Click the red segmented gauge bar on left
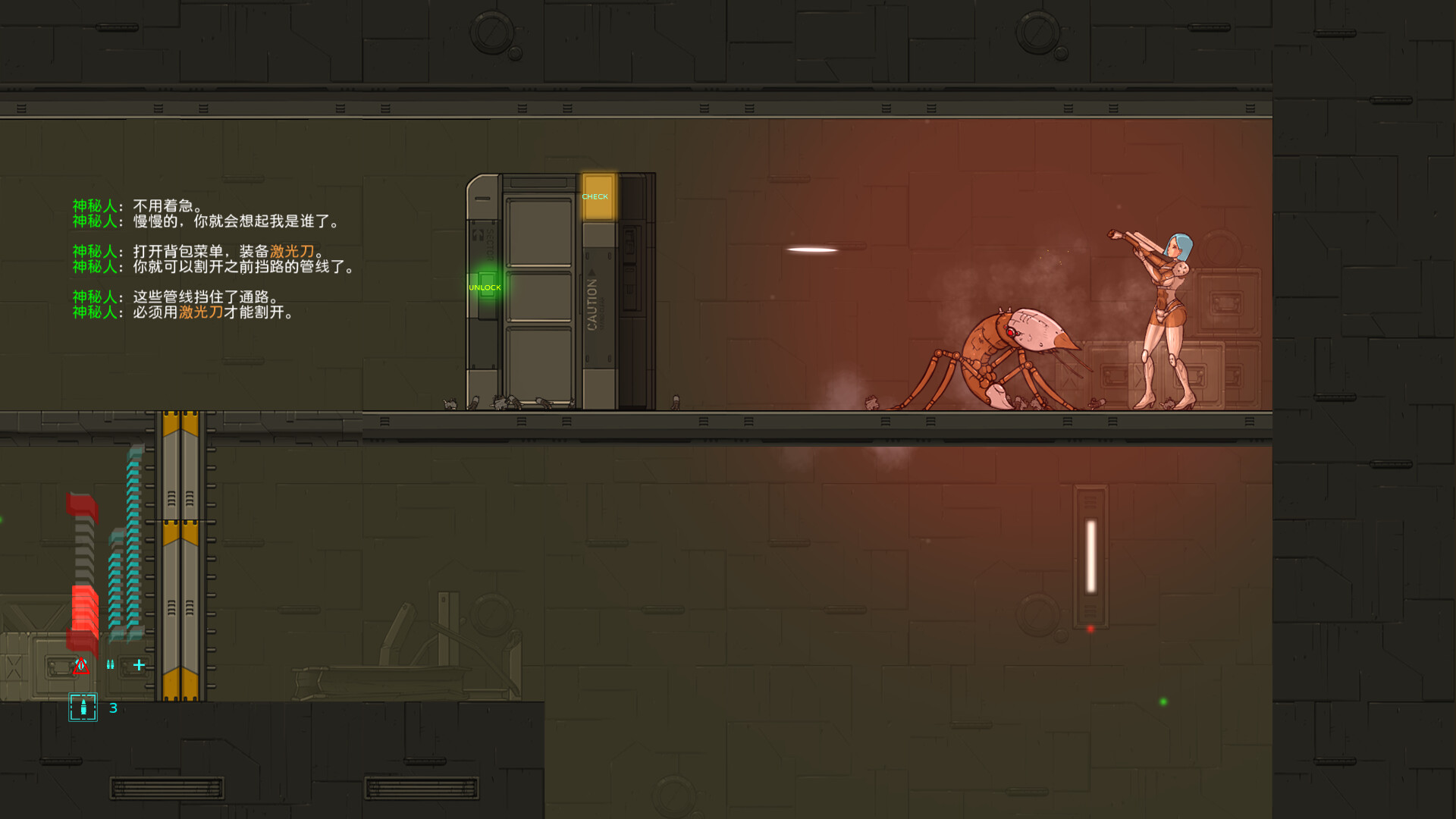This screenshot has height=819, width=1456. pyautogui.click(x=83, y=607)
